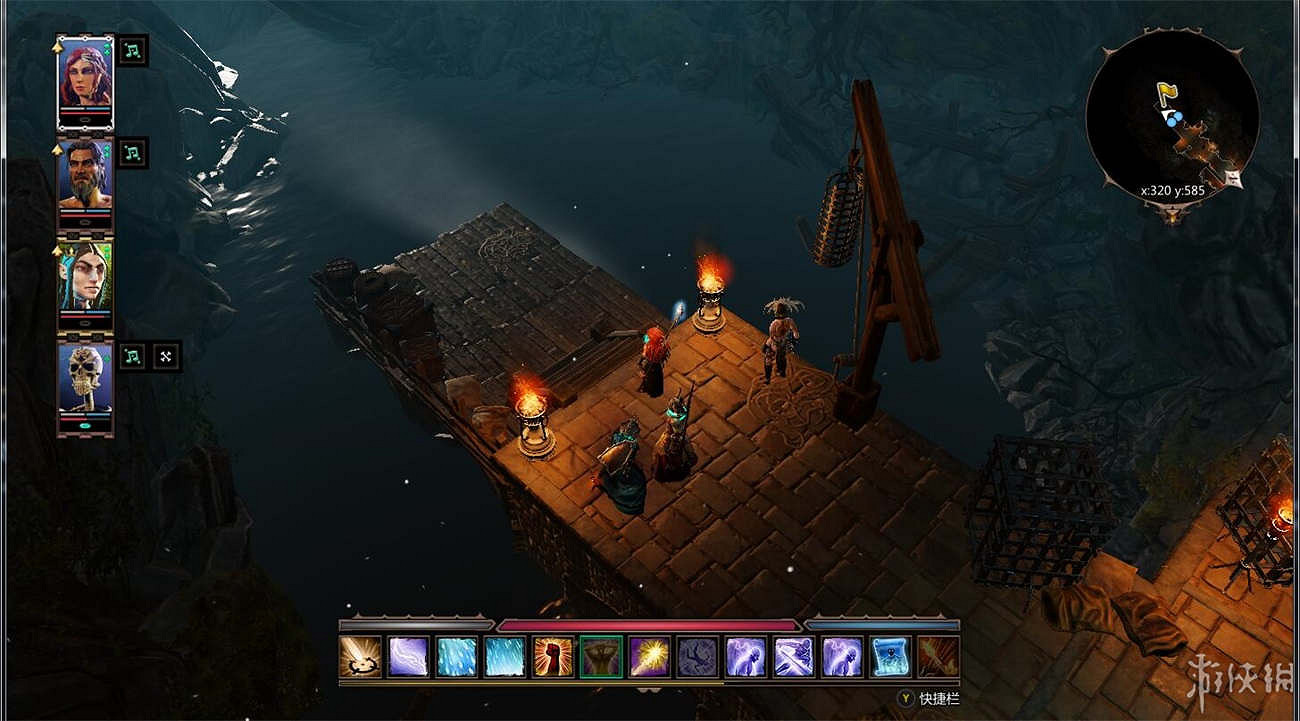The height and width of the screenshot is (721, 1300).
Task: Activate the golden staff burst skill
Action: coord(649,657)
